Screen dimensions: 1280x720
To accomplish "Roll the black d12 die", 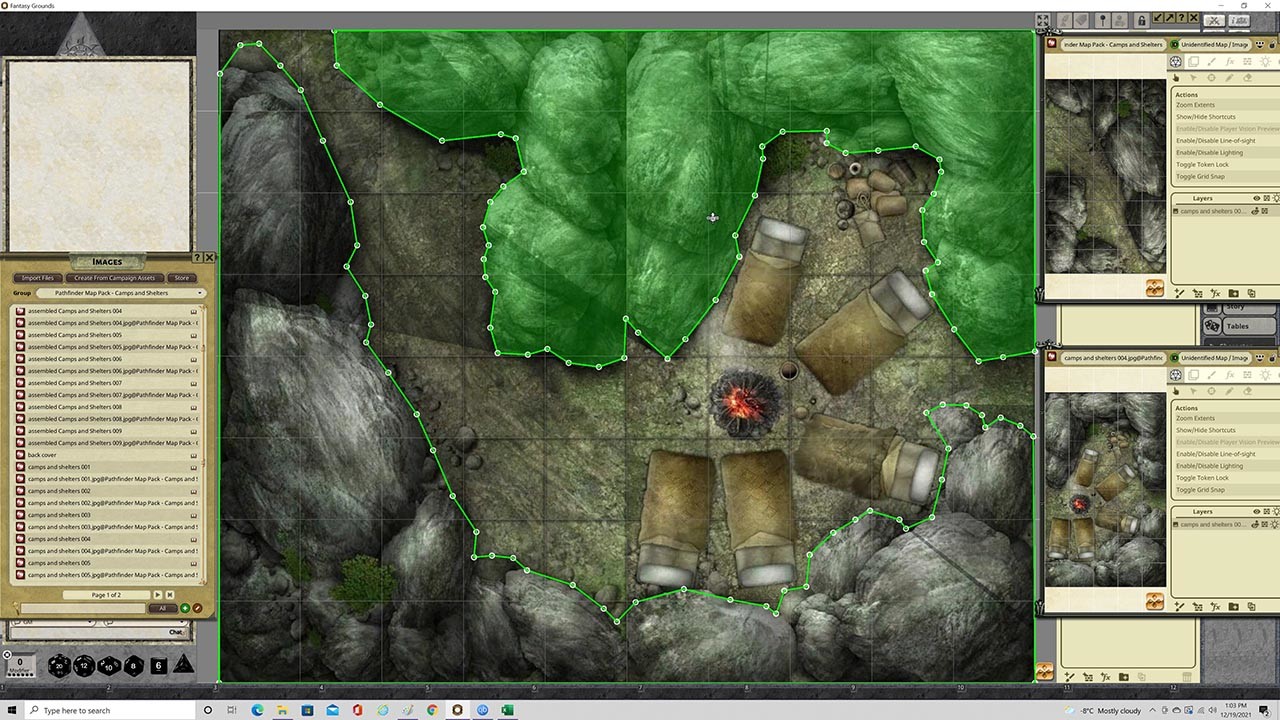I will click(x=83, y=664).
